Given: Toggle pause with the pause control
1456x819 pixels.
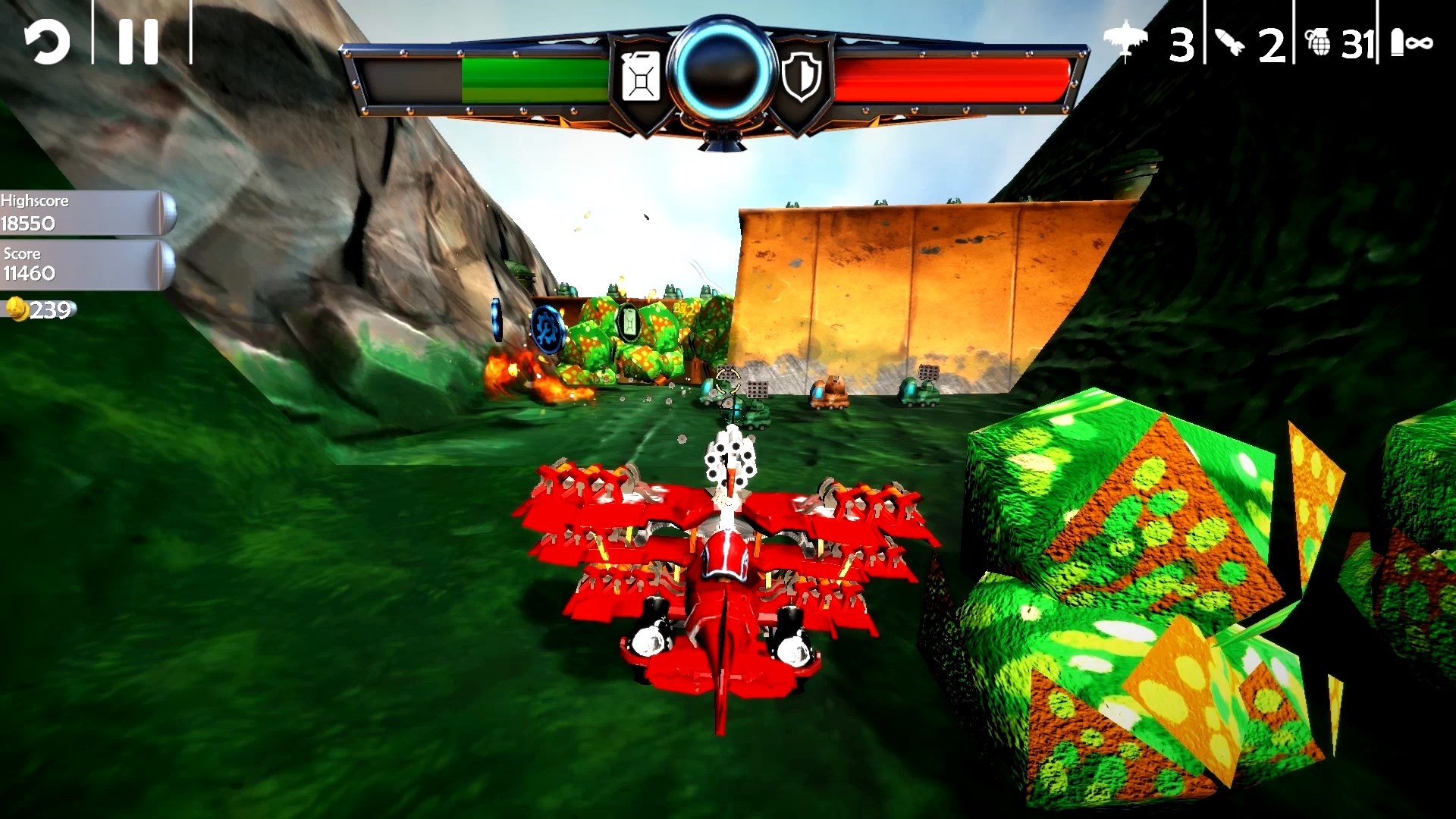Looking at the screenshot, I should point(136,41).
